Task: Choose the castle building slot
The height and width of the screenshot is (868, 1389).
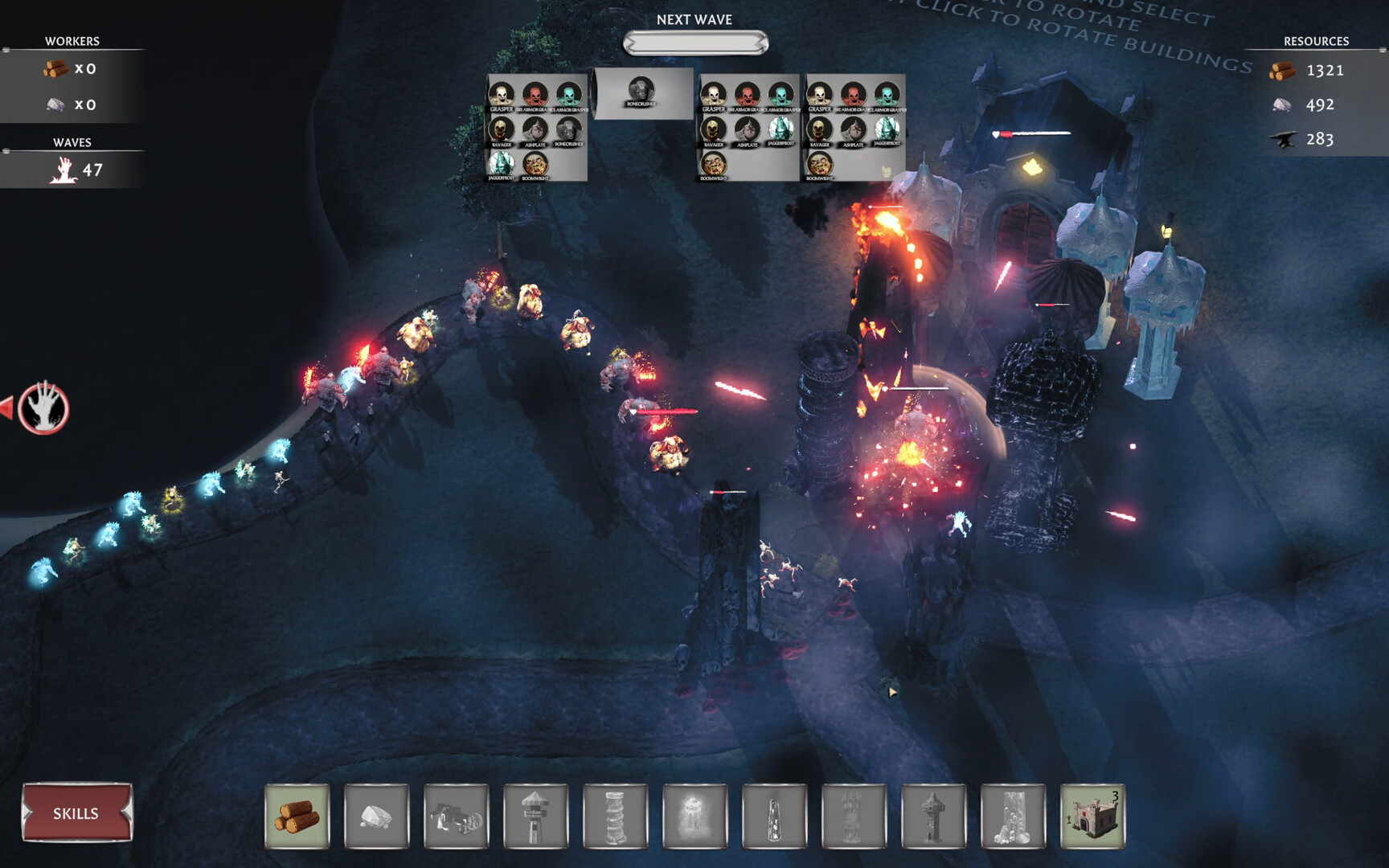Action: click(x=1092, y=817)
